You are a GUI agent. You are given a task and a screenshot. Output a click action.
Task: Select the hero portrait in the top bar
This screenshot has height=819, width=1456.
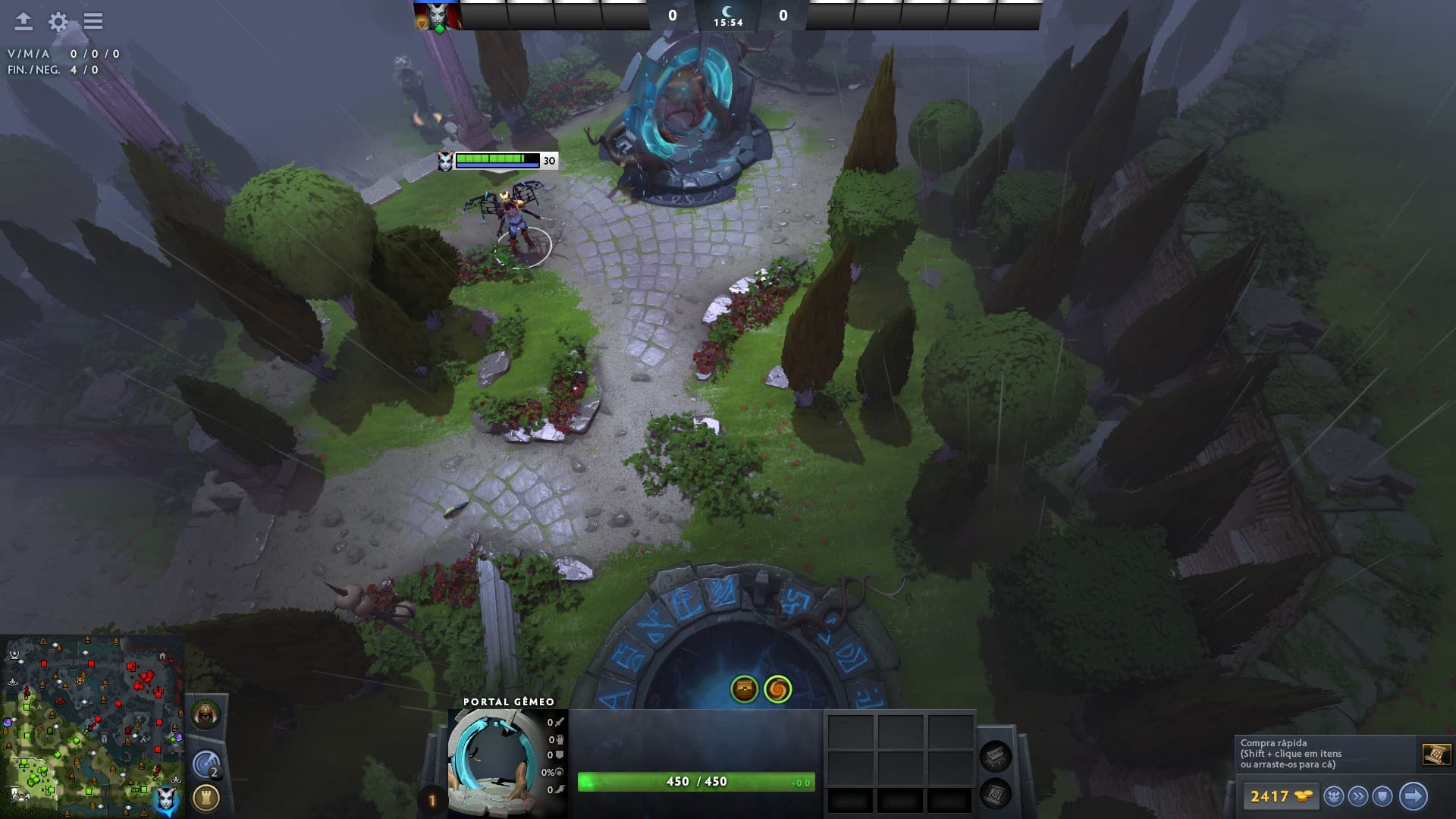pyautogui.click(x=438, y=16)
